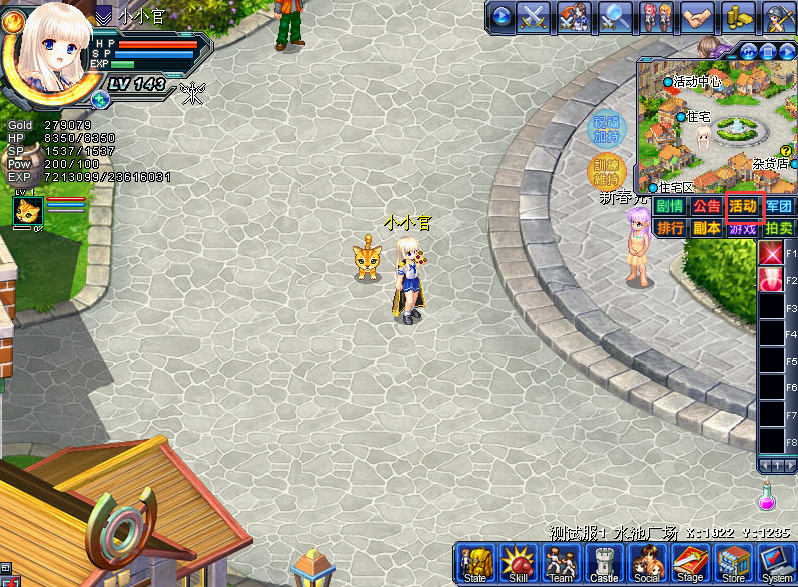Open the 公告 announcements

pyautogui.click(x=707, y=206)
